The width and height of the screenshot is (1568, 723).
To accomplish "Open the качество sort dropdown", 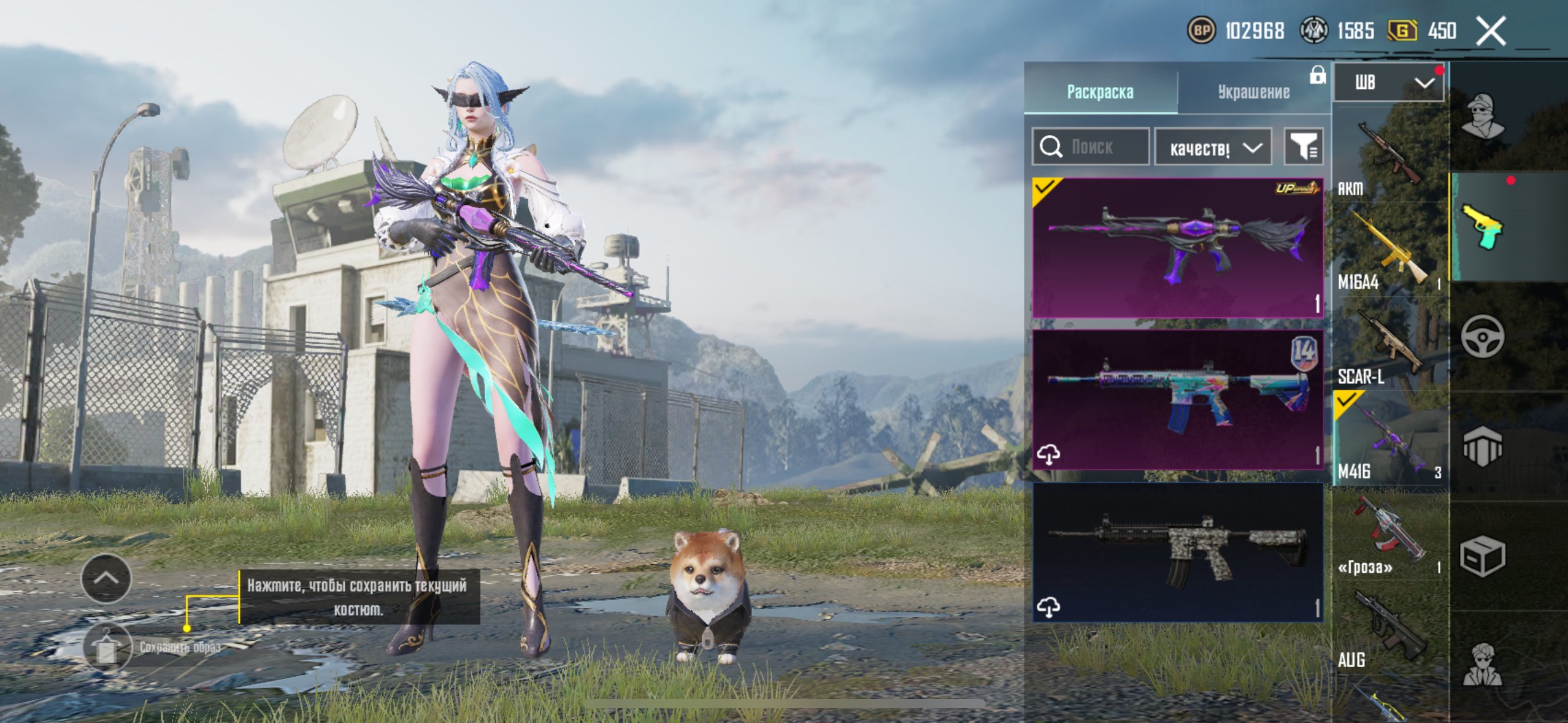I will click(1213, 147).
